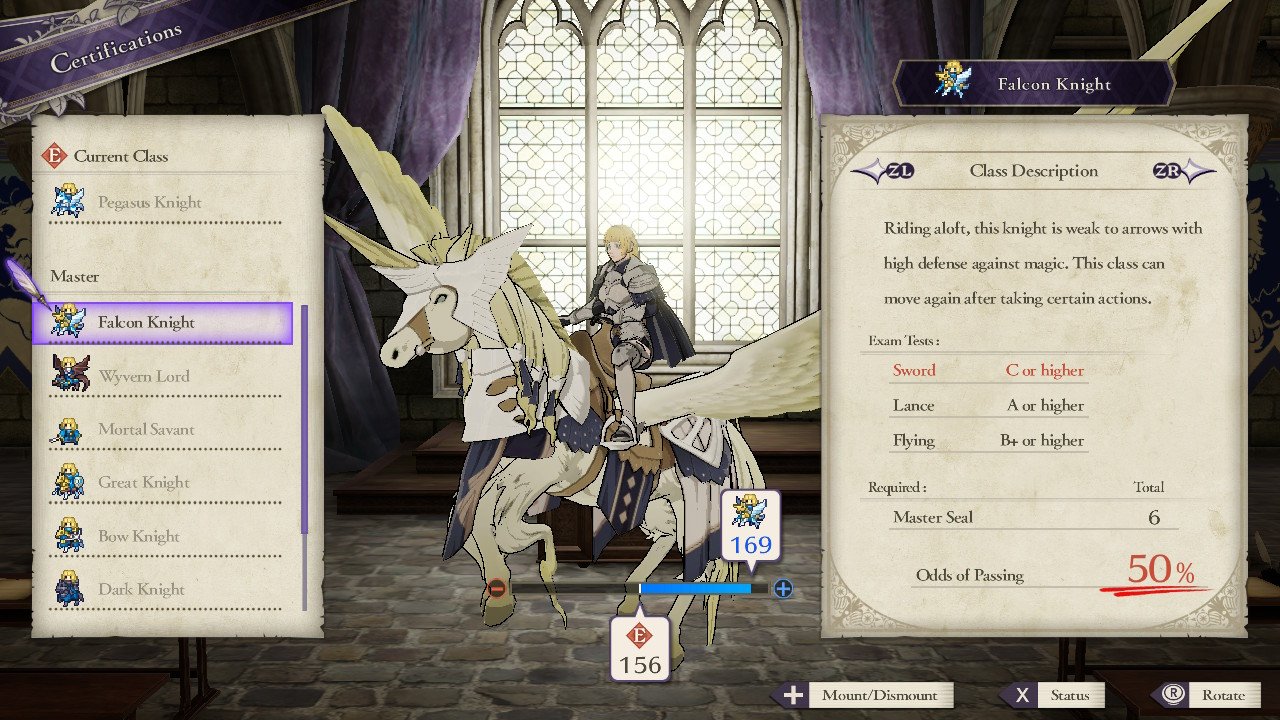Click the Great Knight class icon
The width and height of the screenshot is (1280, 720).
tap(69, 481)
